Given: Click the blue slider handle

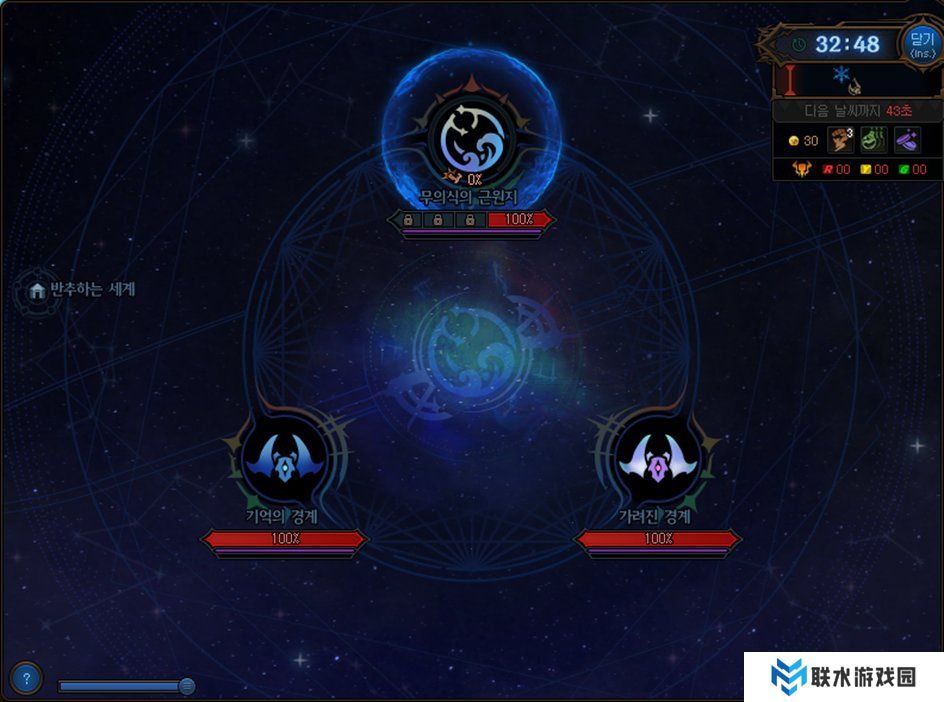Looking at the screenshot, I should click(186, 686).
